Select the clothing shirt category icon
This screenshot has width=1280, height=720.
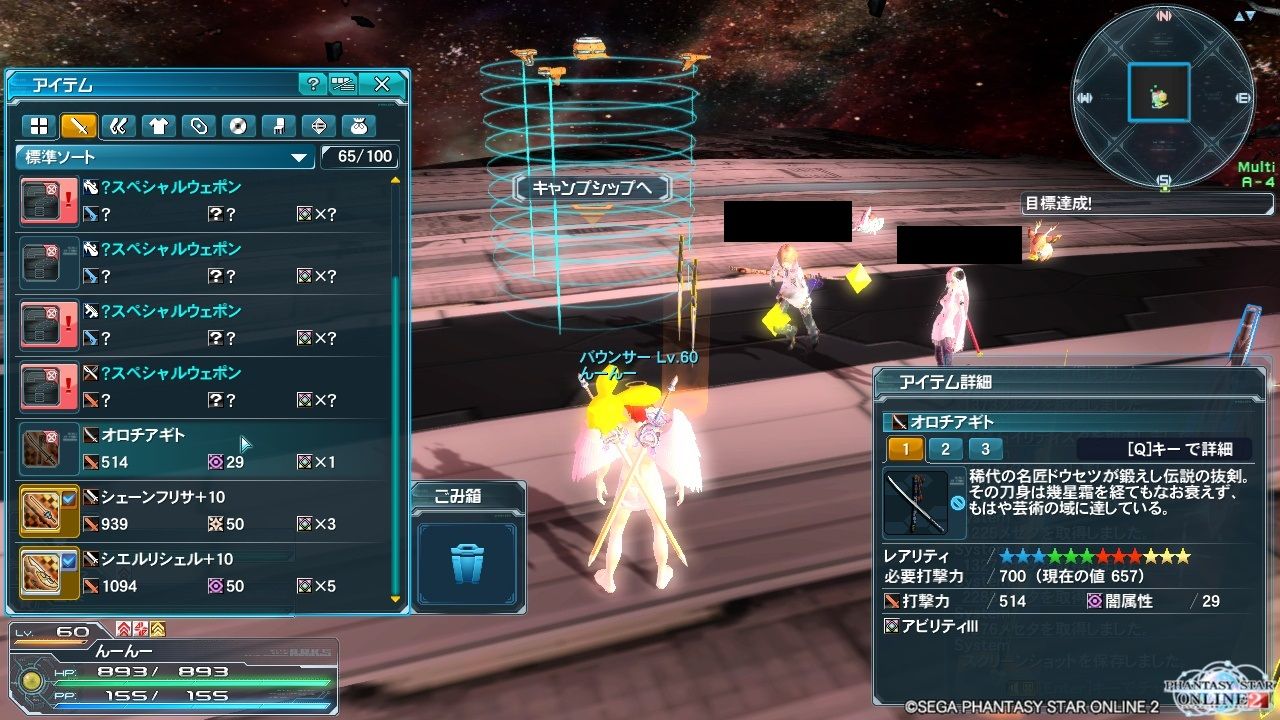click(x=157, y=126)
